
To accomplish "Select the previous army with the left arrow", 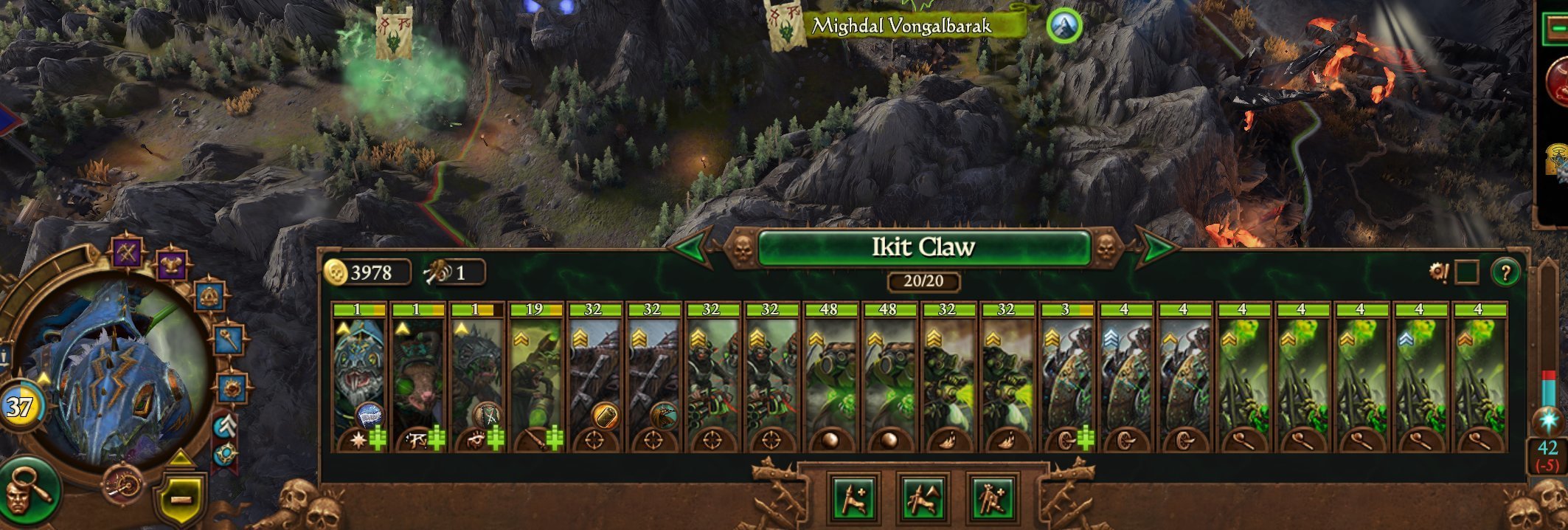I will [x=692, y=248].
